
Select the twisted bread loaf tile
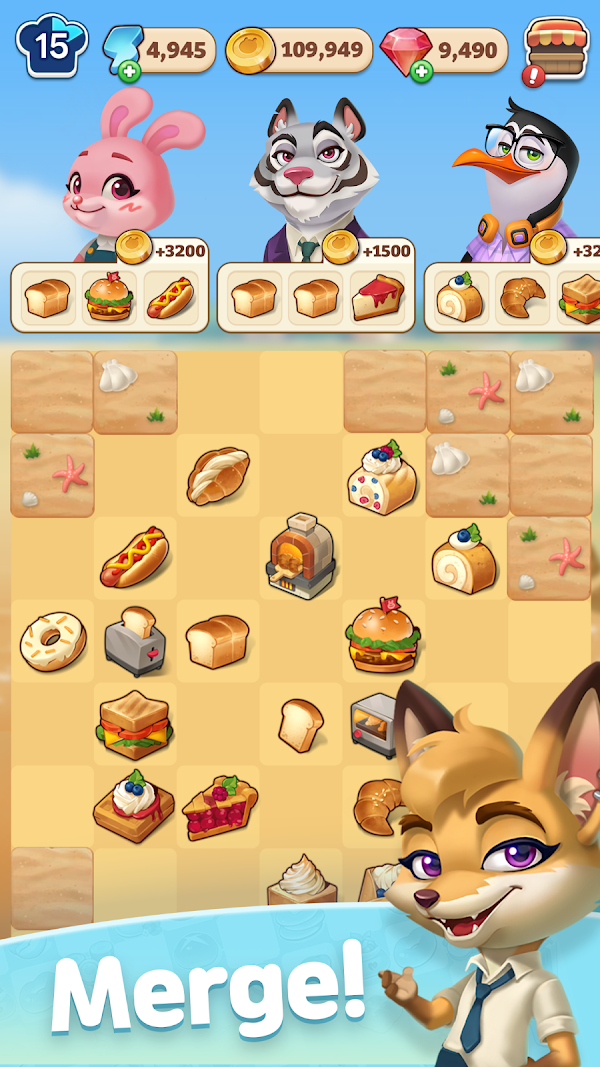coord(217,475)
